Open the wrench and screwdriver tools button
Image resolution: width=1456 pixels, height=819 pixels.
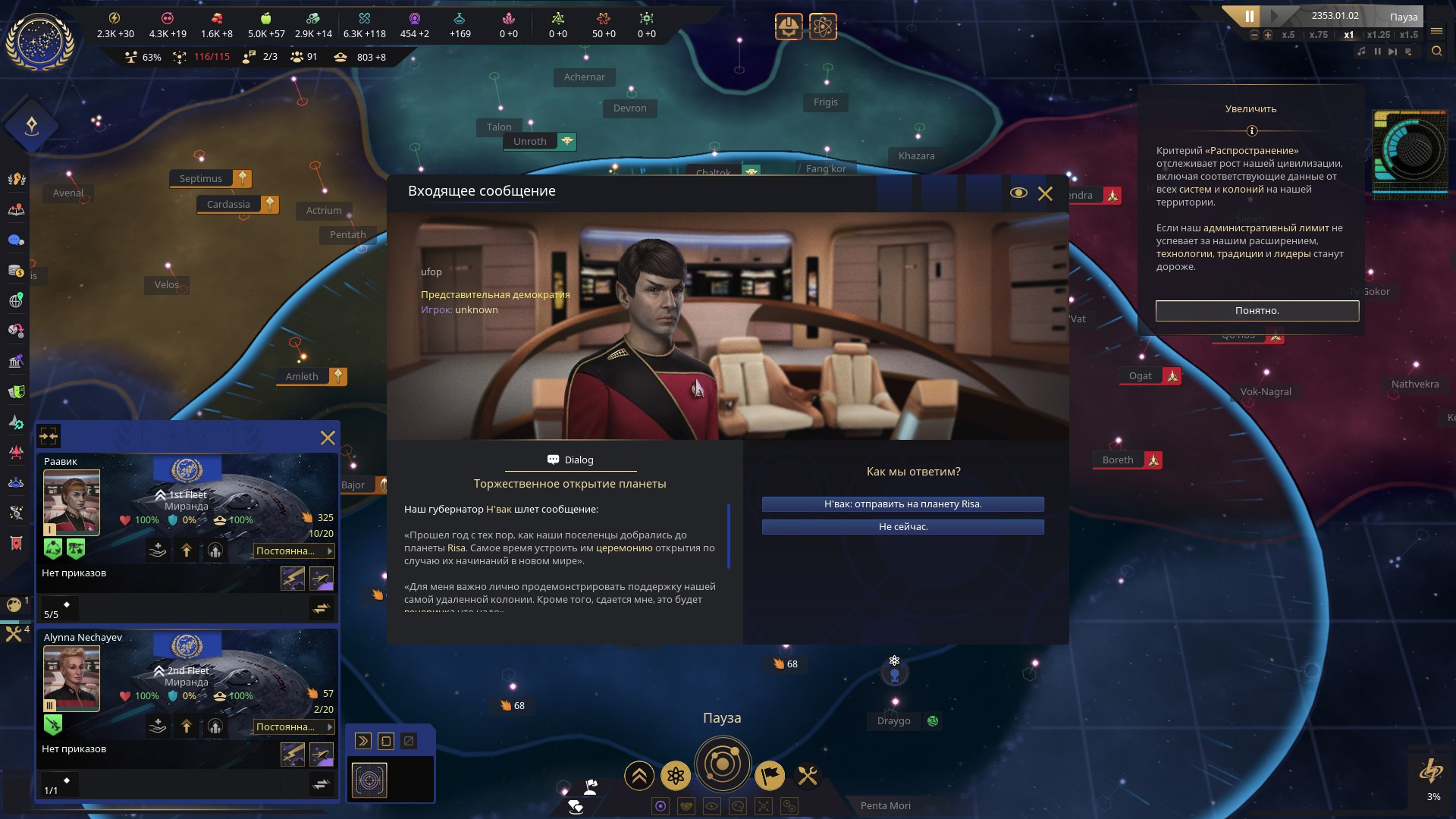(808, 775)
